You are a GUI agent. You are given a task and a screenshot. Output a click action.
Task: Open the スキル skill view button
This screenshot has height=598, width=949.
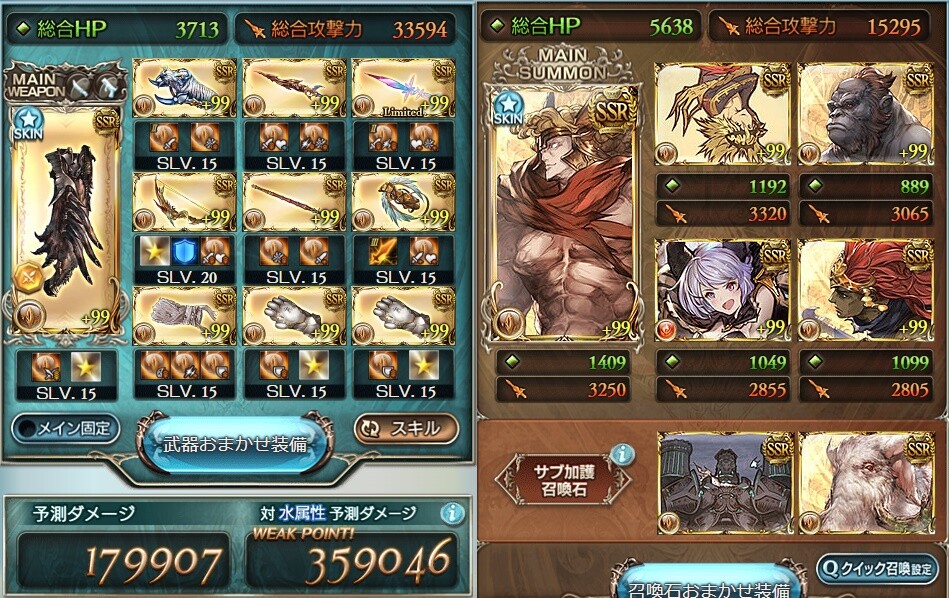pos(406,429)
